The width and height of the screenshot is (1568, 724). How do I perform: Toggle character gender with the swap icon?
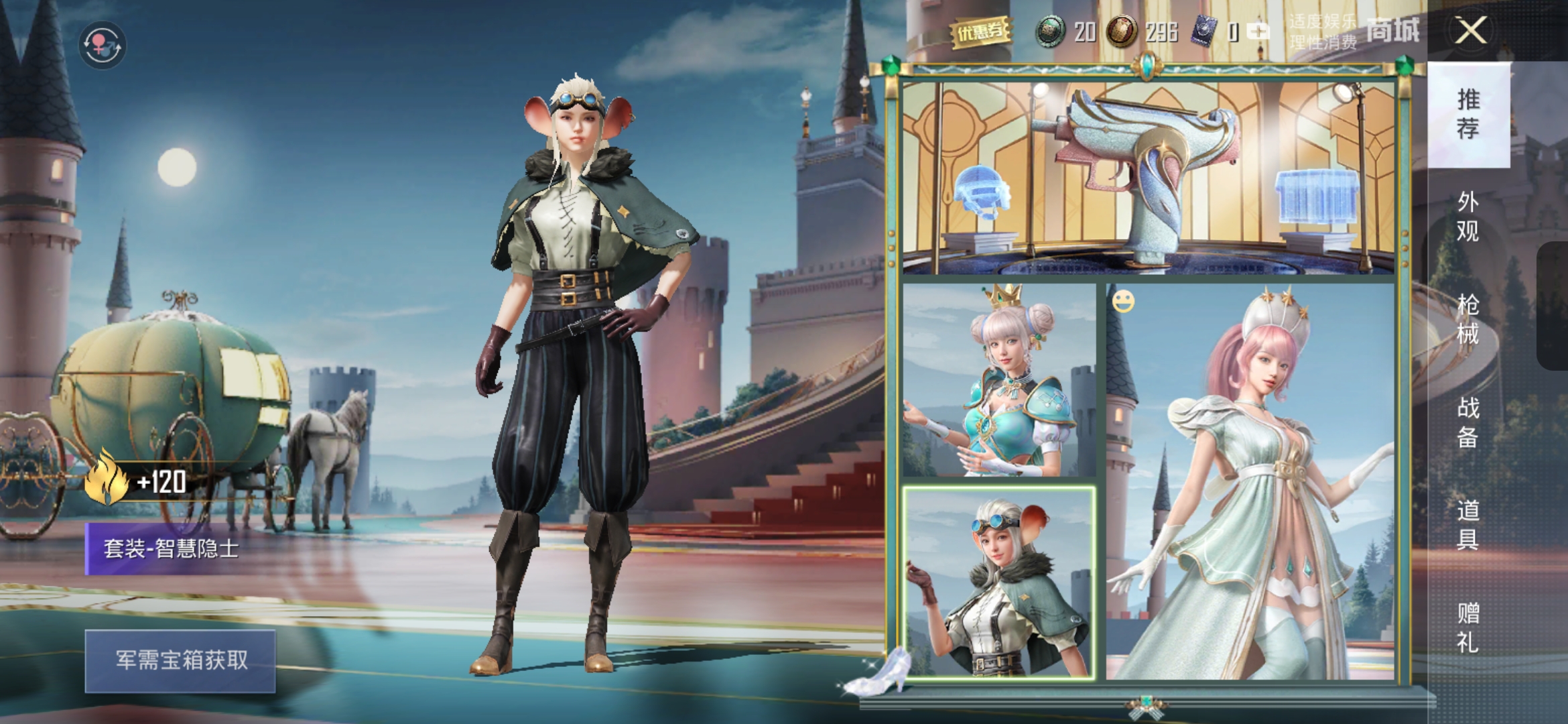coord(102,46)
